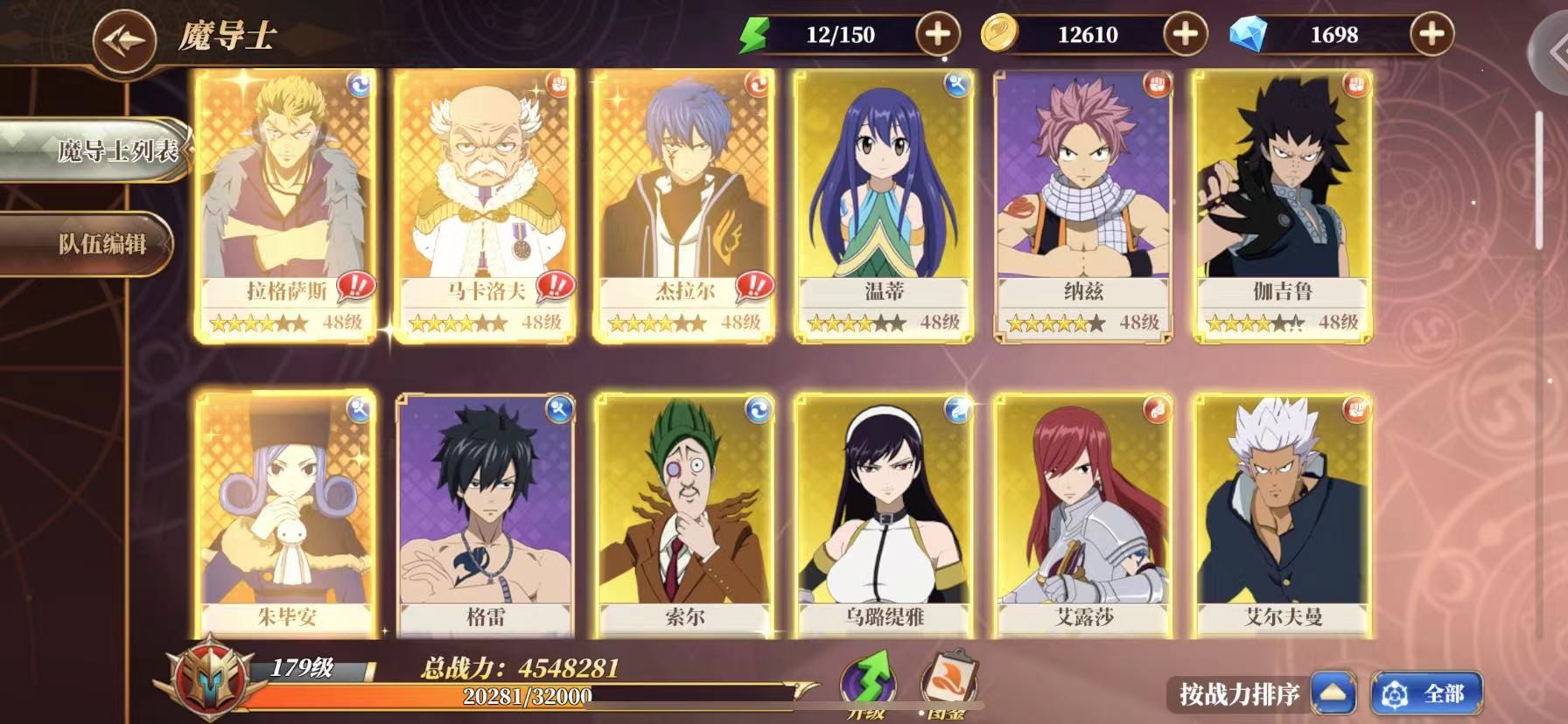Screen dimensions: 1568x724
Task: Buy diamonds with the plus button
Action: click(1431, 35)
